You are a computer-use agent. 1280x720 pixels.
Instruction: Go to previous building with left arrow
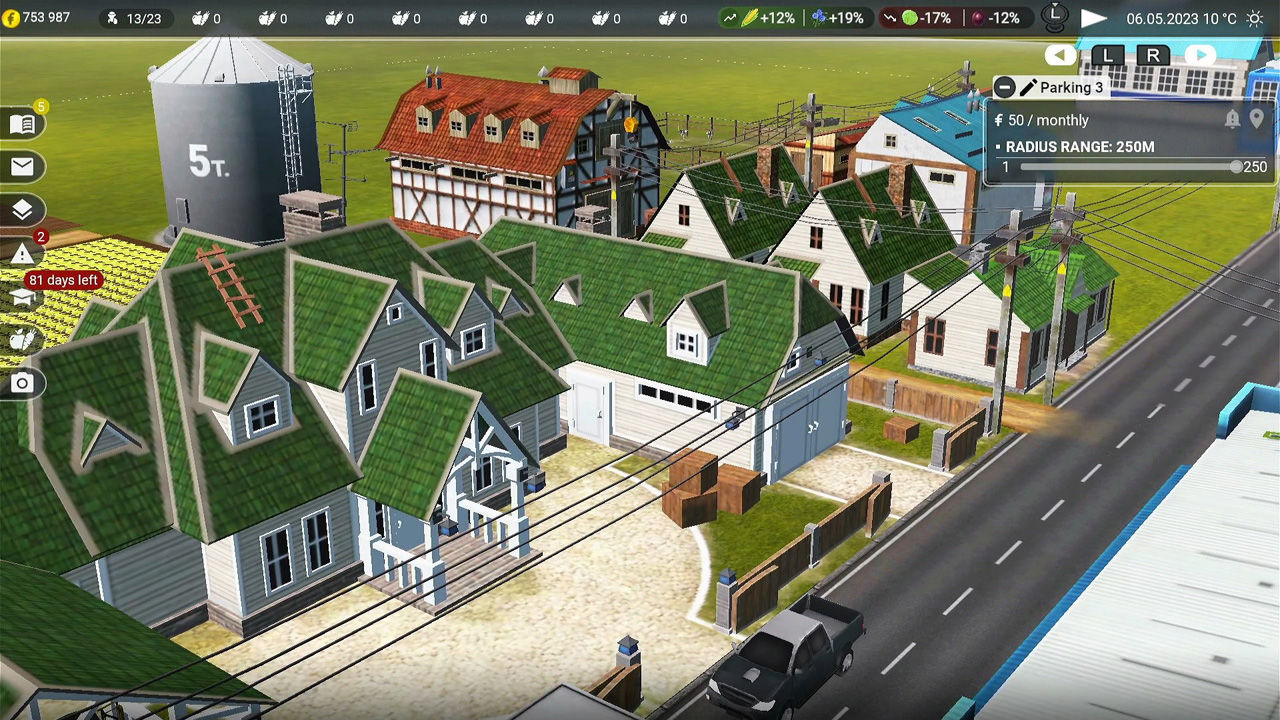click(x=1060, y=56)
